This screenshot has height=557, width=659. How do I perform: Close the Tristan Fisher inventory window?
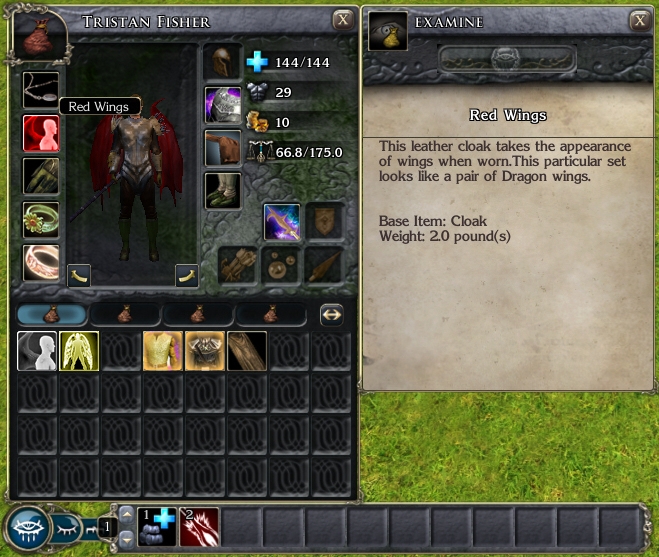[343, 20]
